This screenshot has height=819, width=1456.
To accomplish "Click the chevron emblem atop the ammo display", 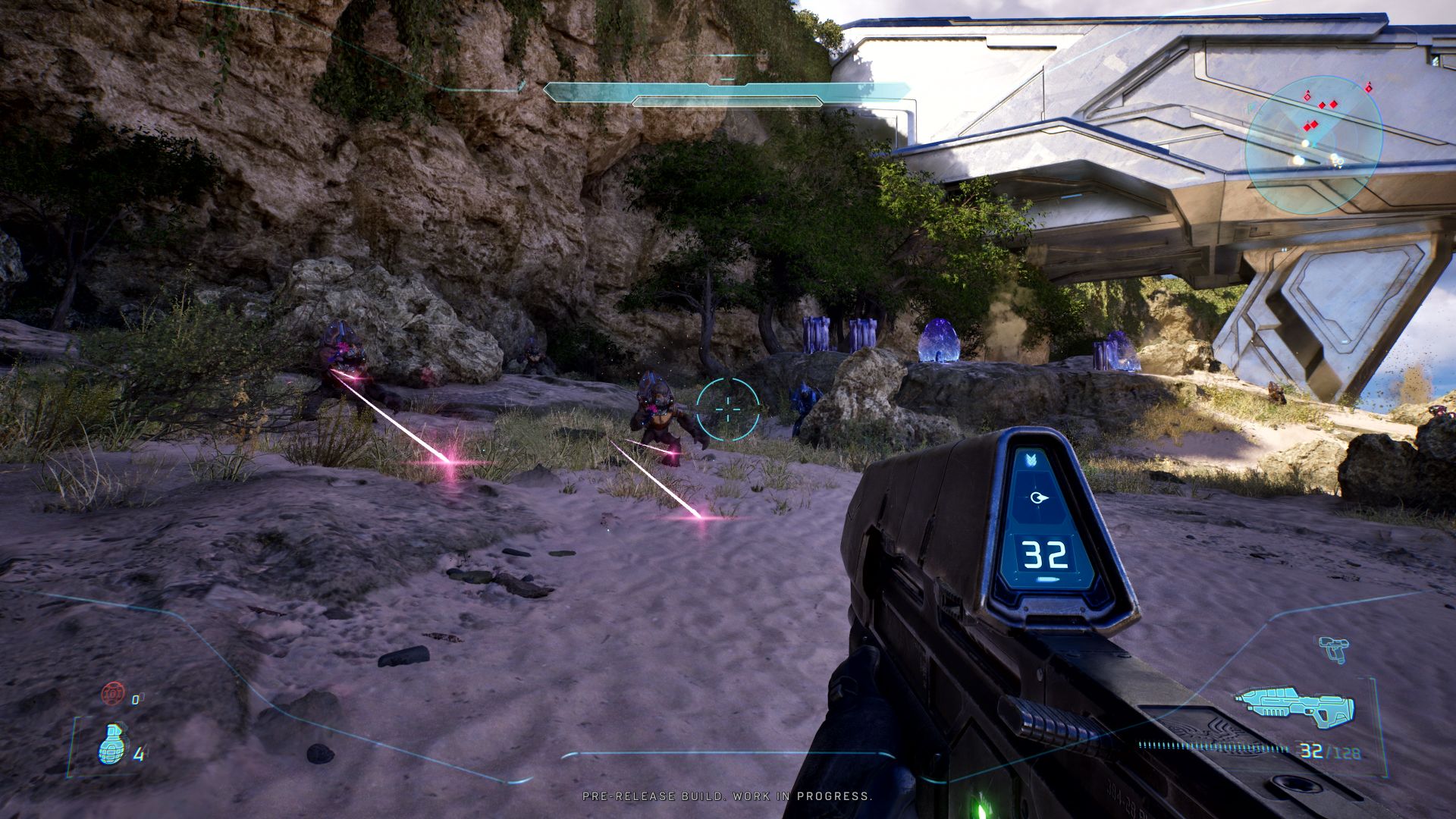I will 1031,460.
